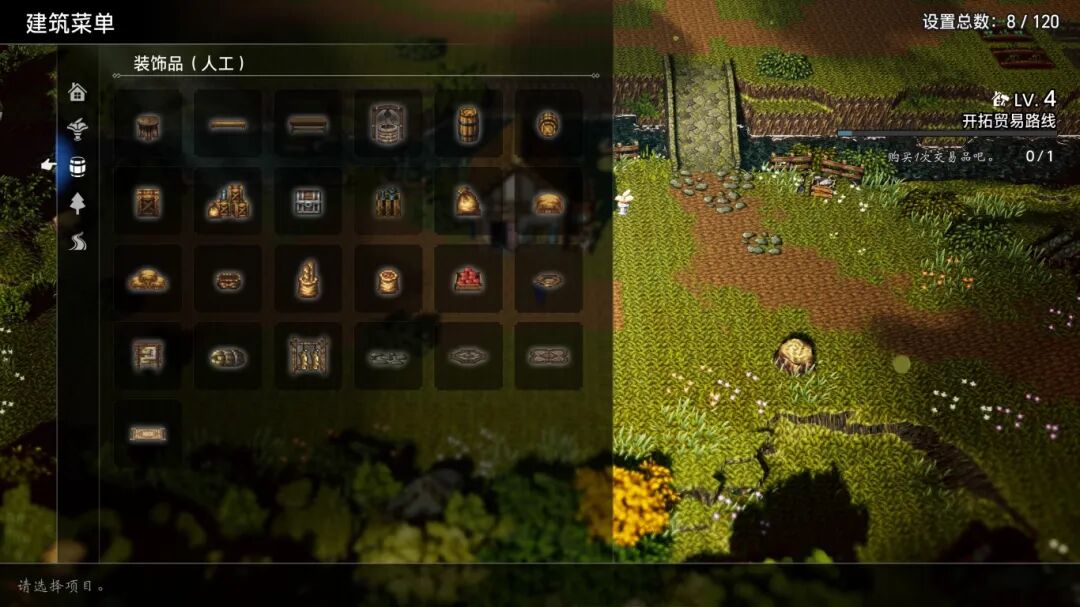The image size is (1080, 607).
Task: Choose the hanging fish drying rack
Action: (x=308, y=356)
